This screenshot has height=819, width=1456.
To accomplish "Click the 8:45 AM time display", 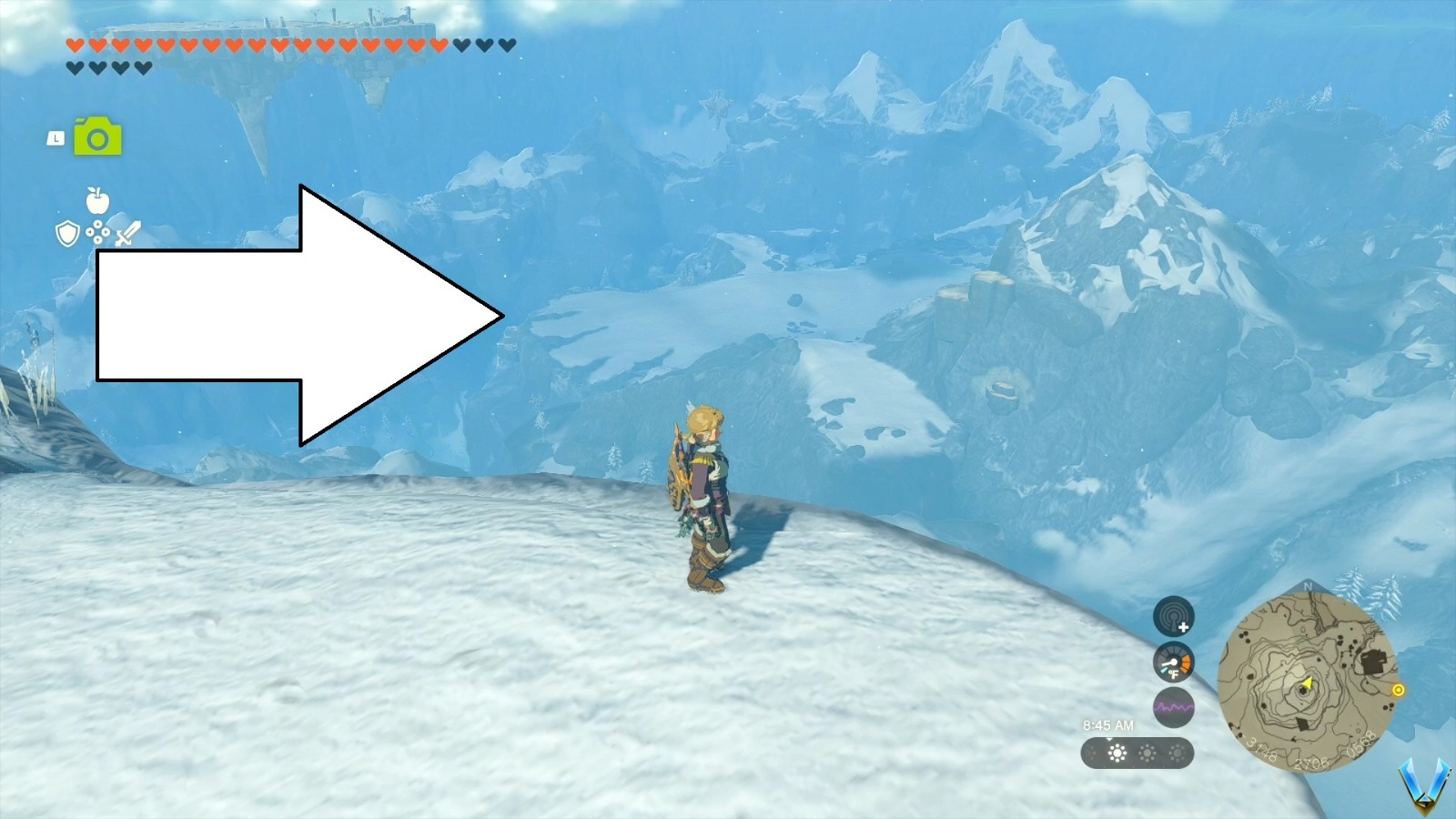I will click(1108, 724).
